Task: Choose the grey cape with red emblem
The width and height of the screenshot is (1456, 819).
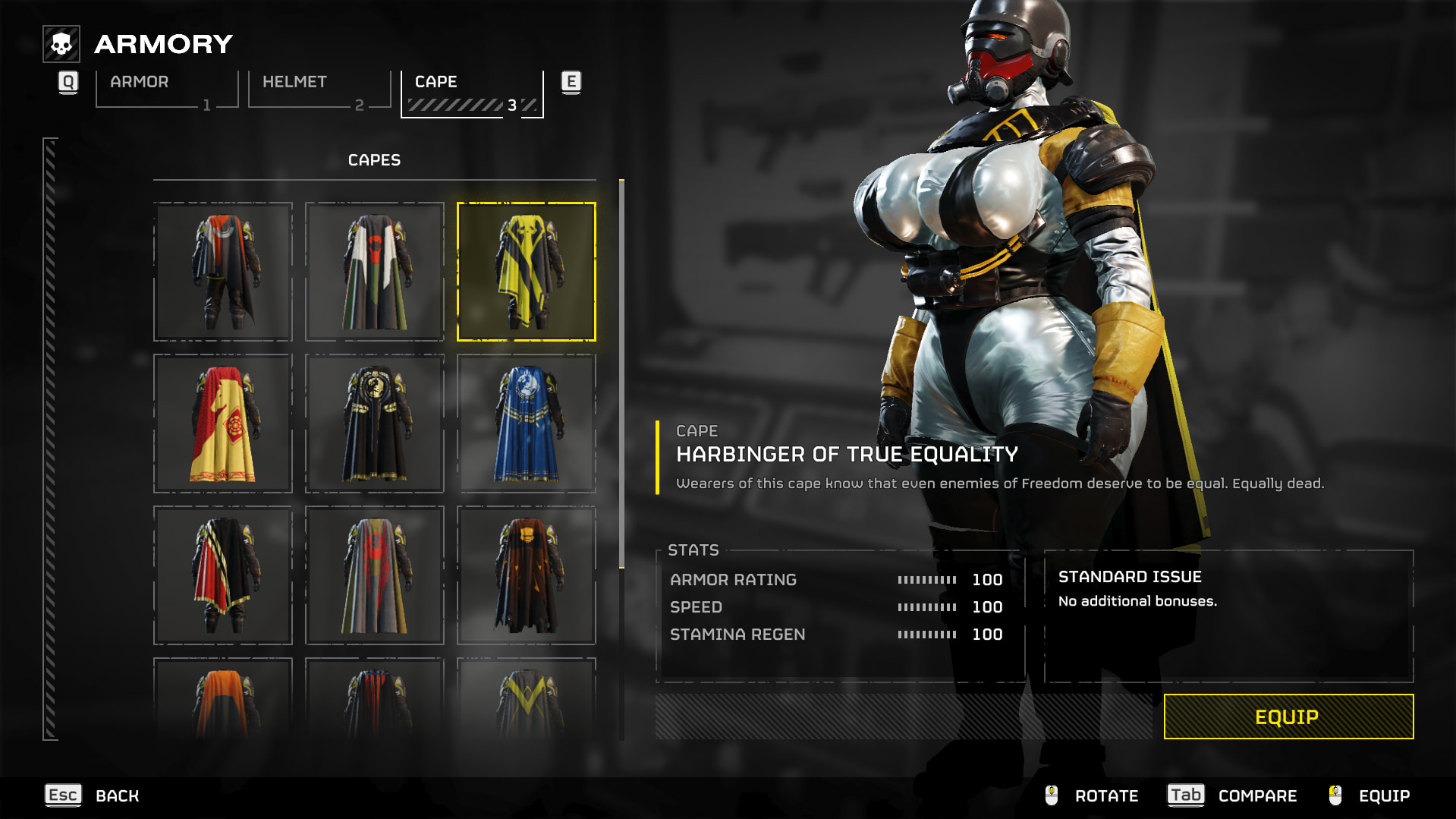Action: click(x=375, y=575)
